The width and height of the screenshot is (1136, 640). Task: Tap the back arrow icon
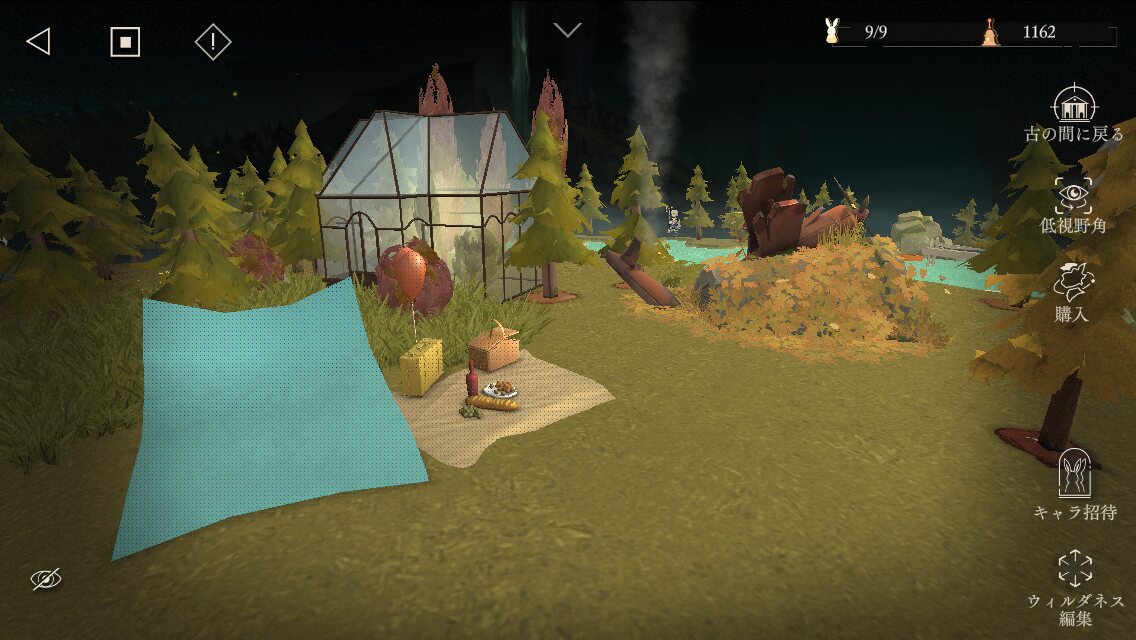tap(38, 41)
